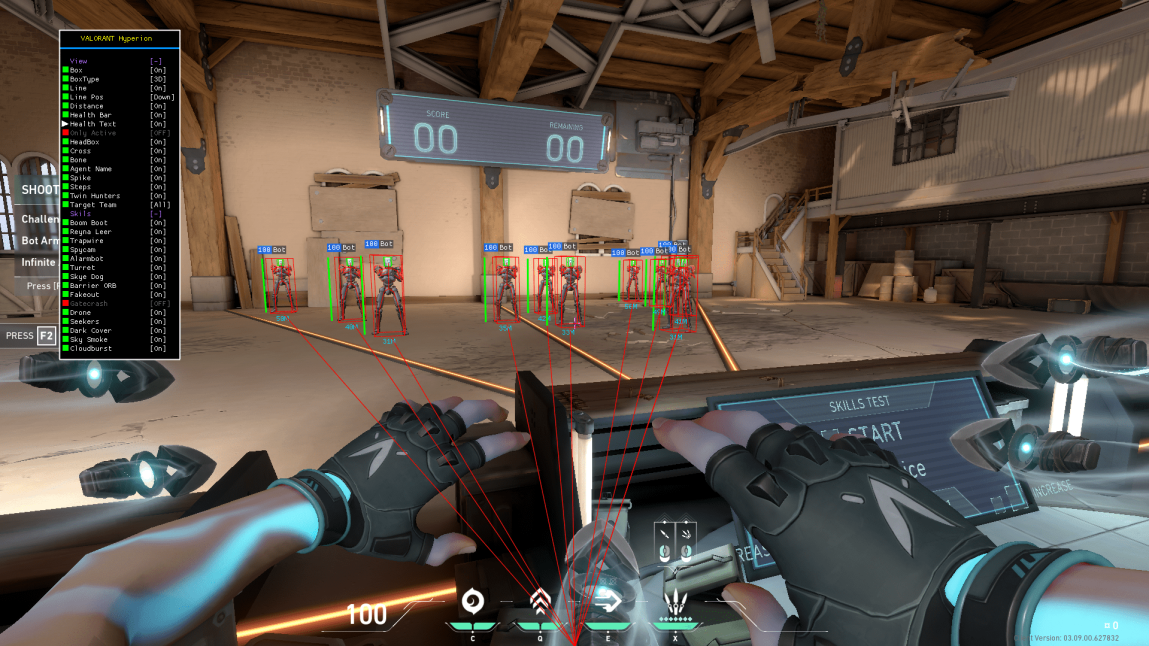Toggle the Health Bar row in the overlay list

pyautogui.click(x=91, y=115)
